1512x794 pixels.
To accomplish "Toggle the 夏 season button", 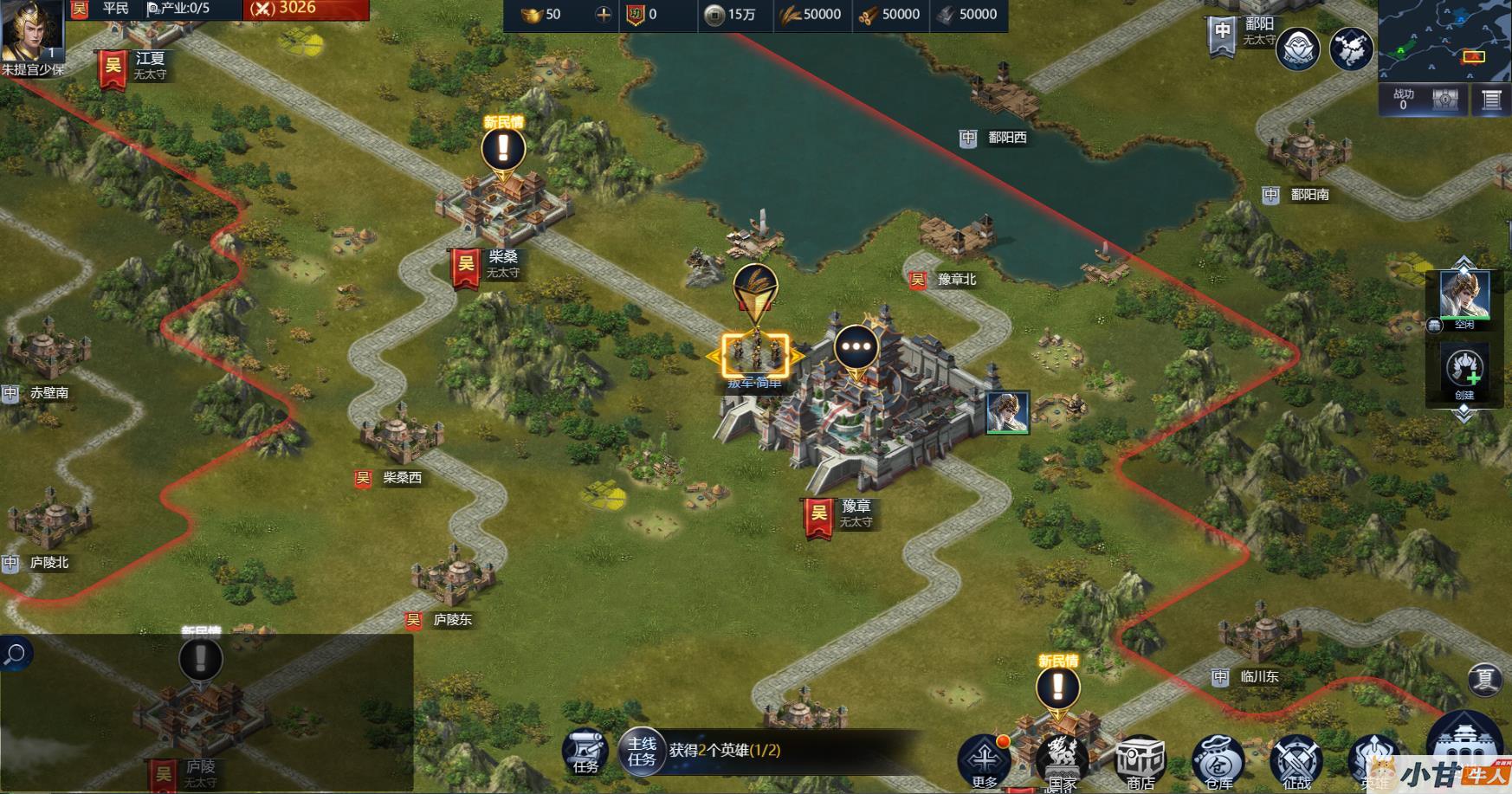I will coord(1484,679).
